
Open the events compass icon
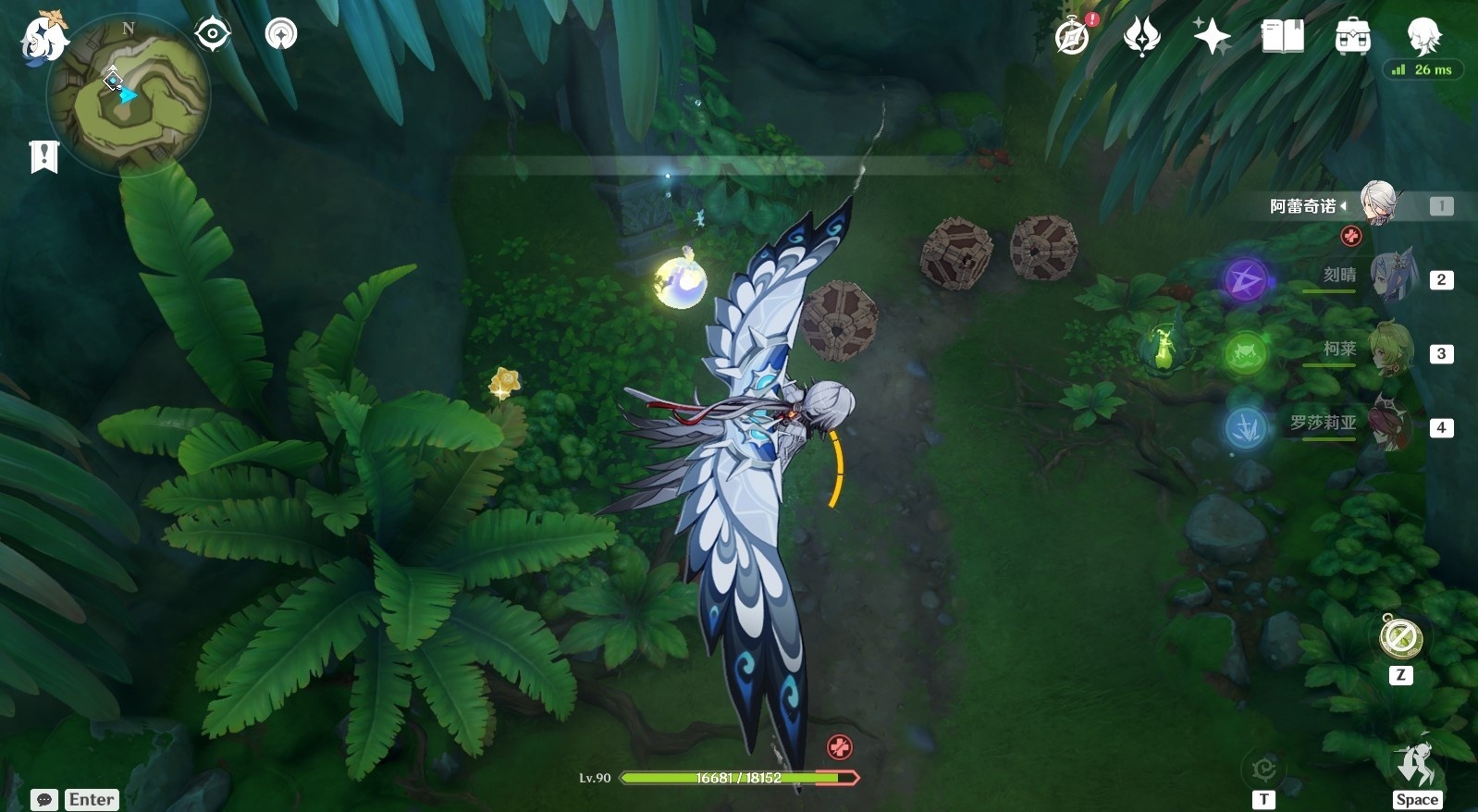(1073, 37)
